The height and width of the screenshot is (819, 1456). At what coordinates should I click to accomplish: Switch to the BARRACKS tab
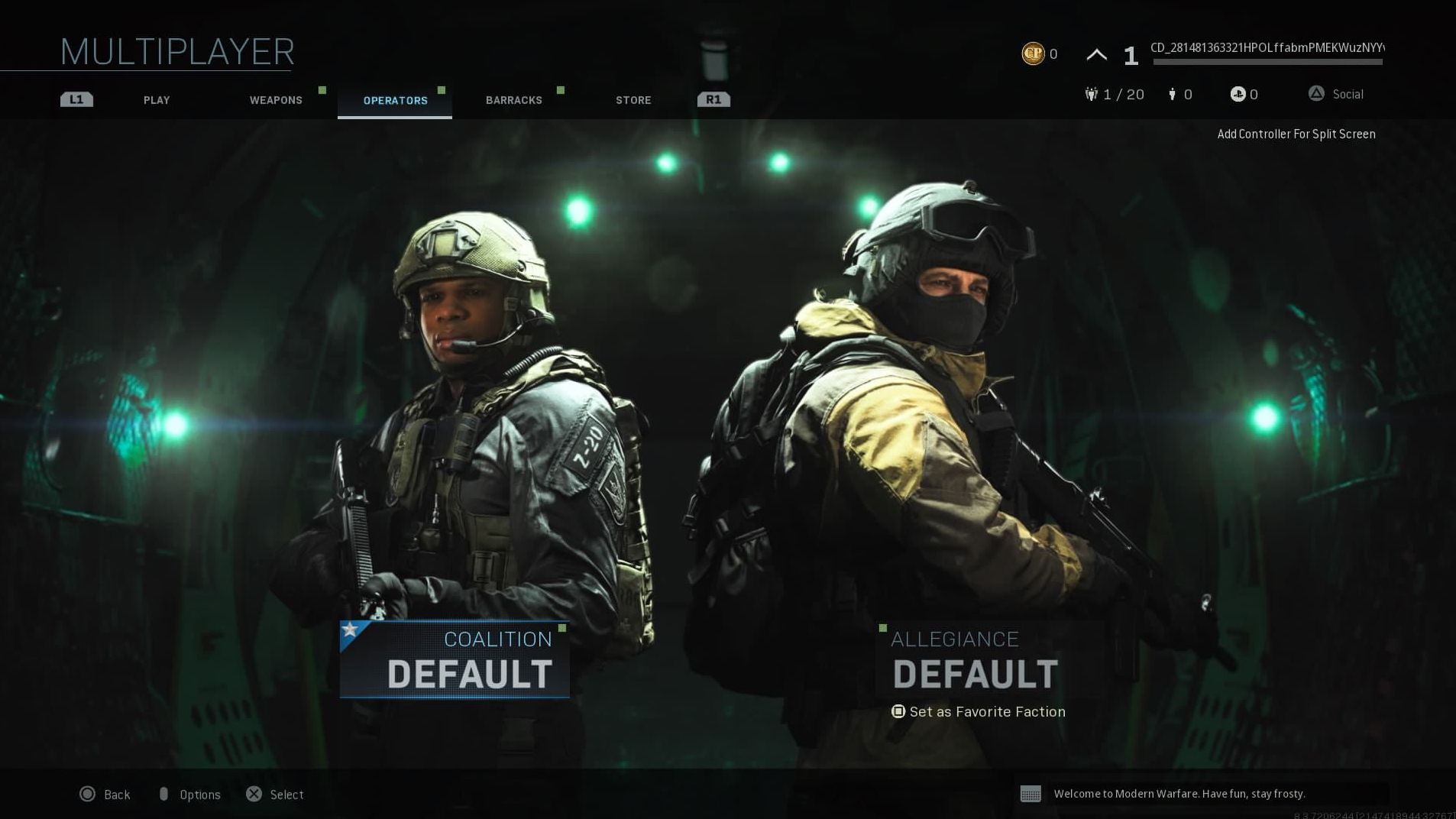pos(513,100)
